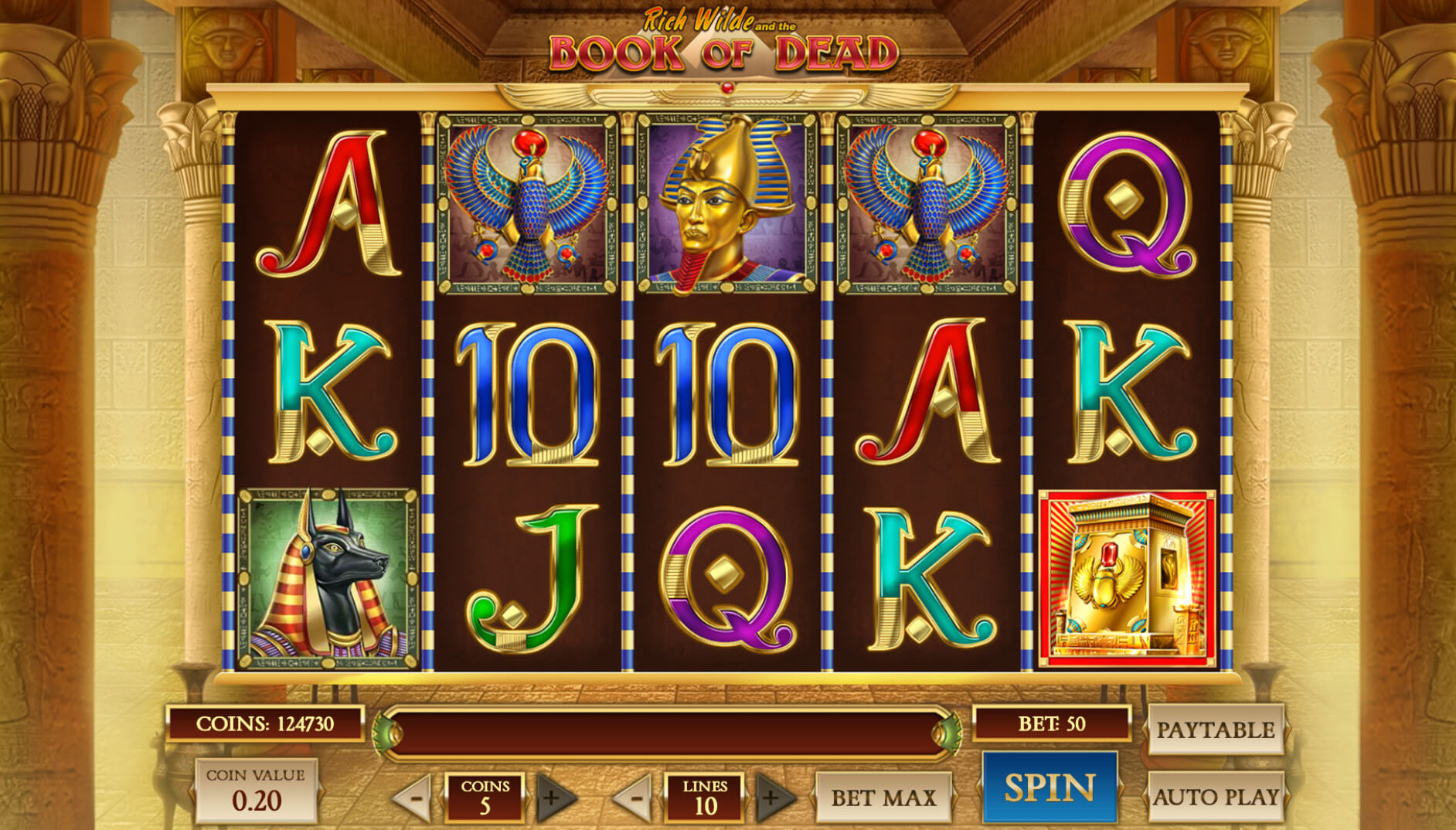Add more active lines
This screenshot has height=830, width=1456.
point(774,797)
